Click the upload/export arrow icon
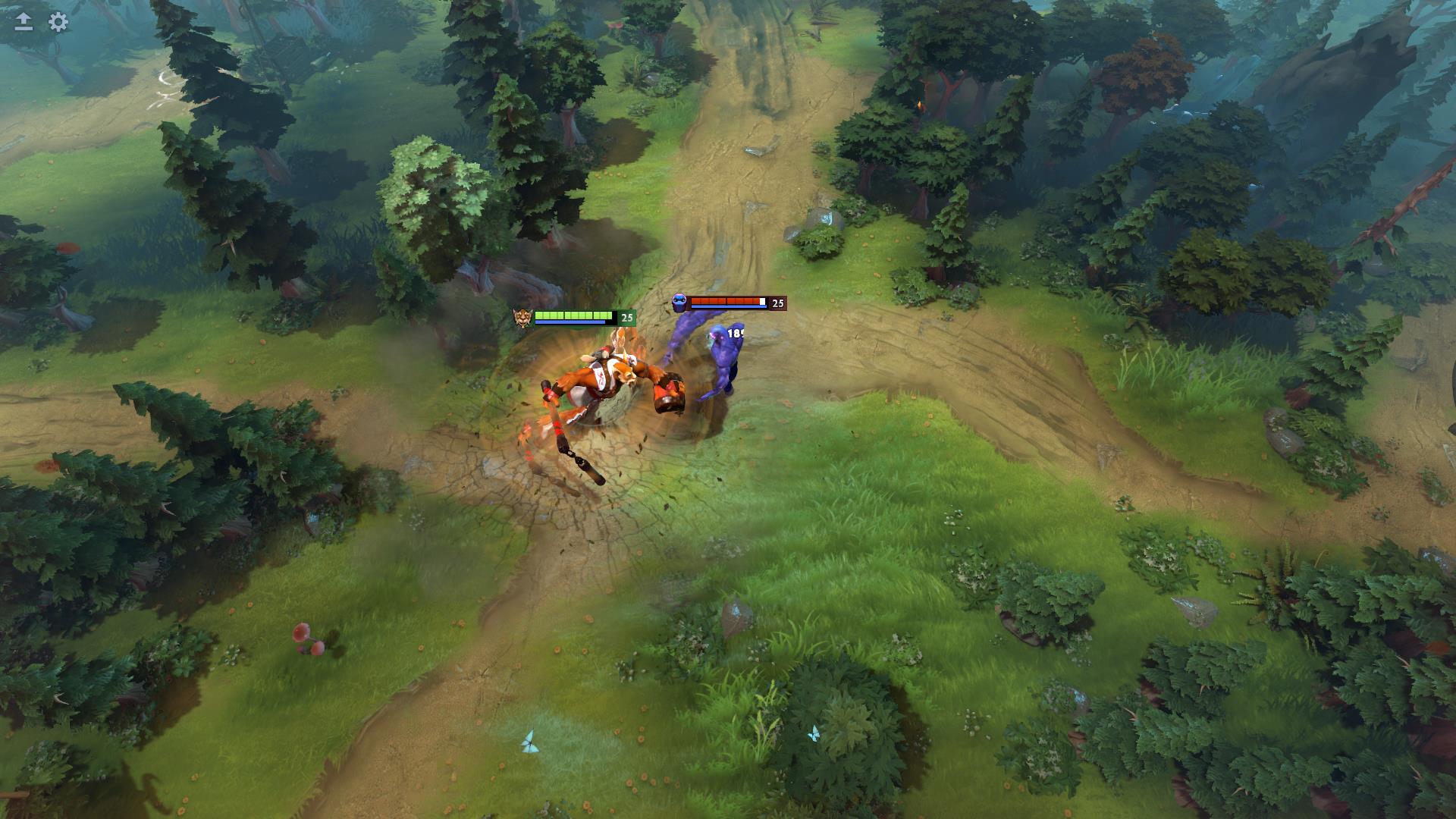 (x=24, y=23)
